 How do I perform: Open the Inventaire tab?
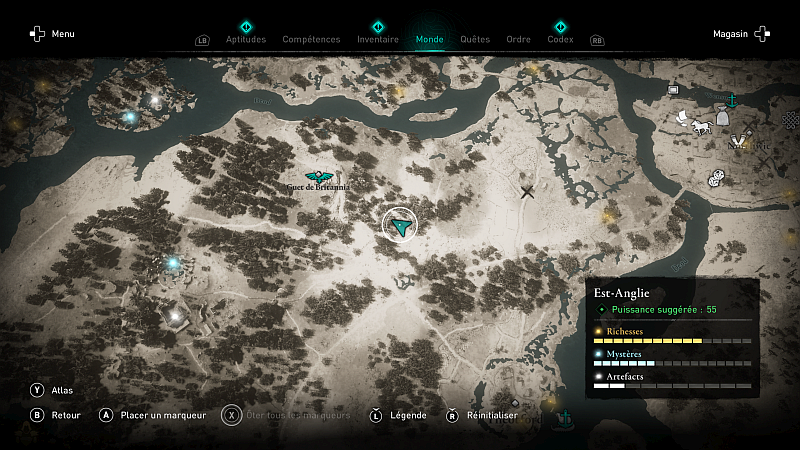378,40
